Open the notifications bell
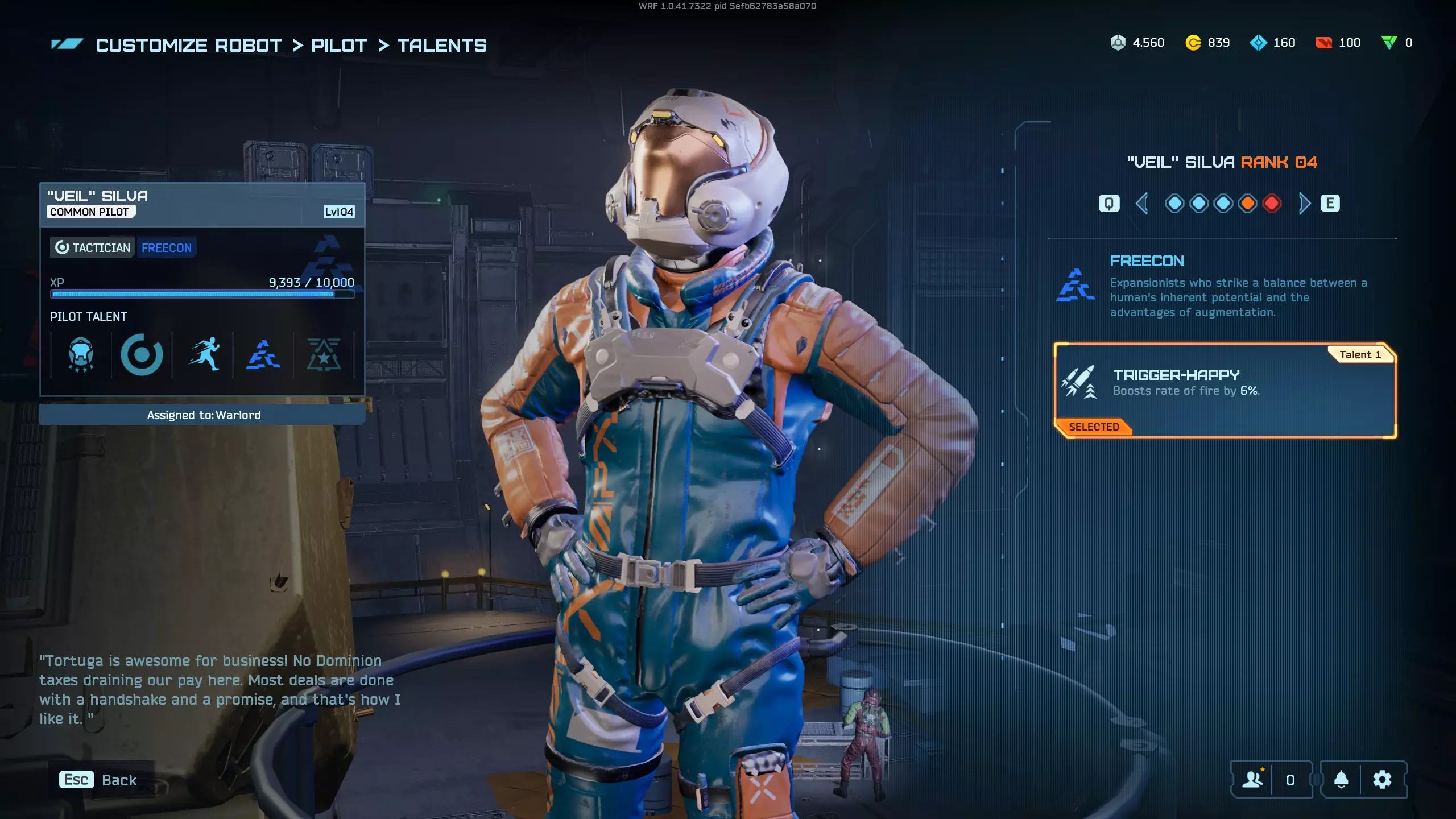Viewport: 1456px width, 819px height. [1341, 780]
